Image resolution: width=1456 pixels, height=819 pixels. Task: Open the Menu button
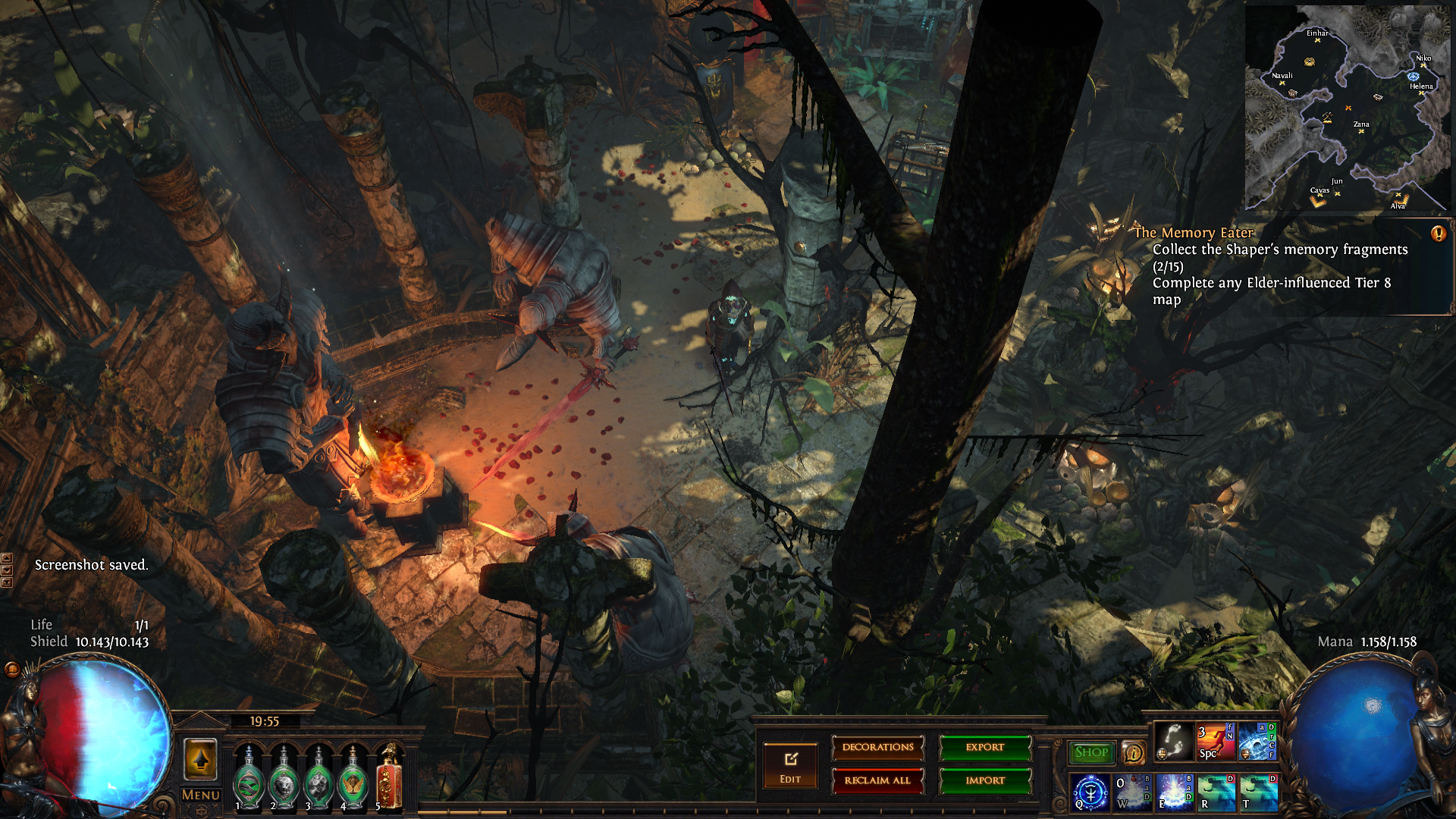click(x=201, y=795)
